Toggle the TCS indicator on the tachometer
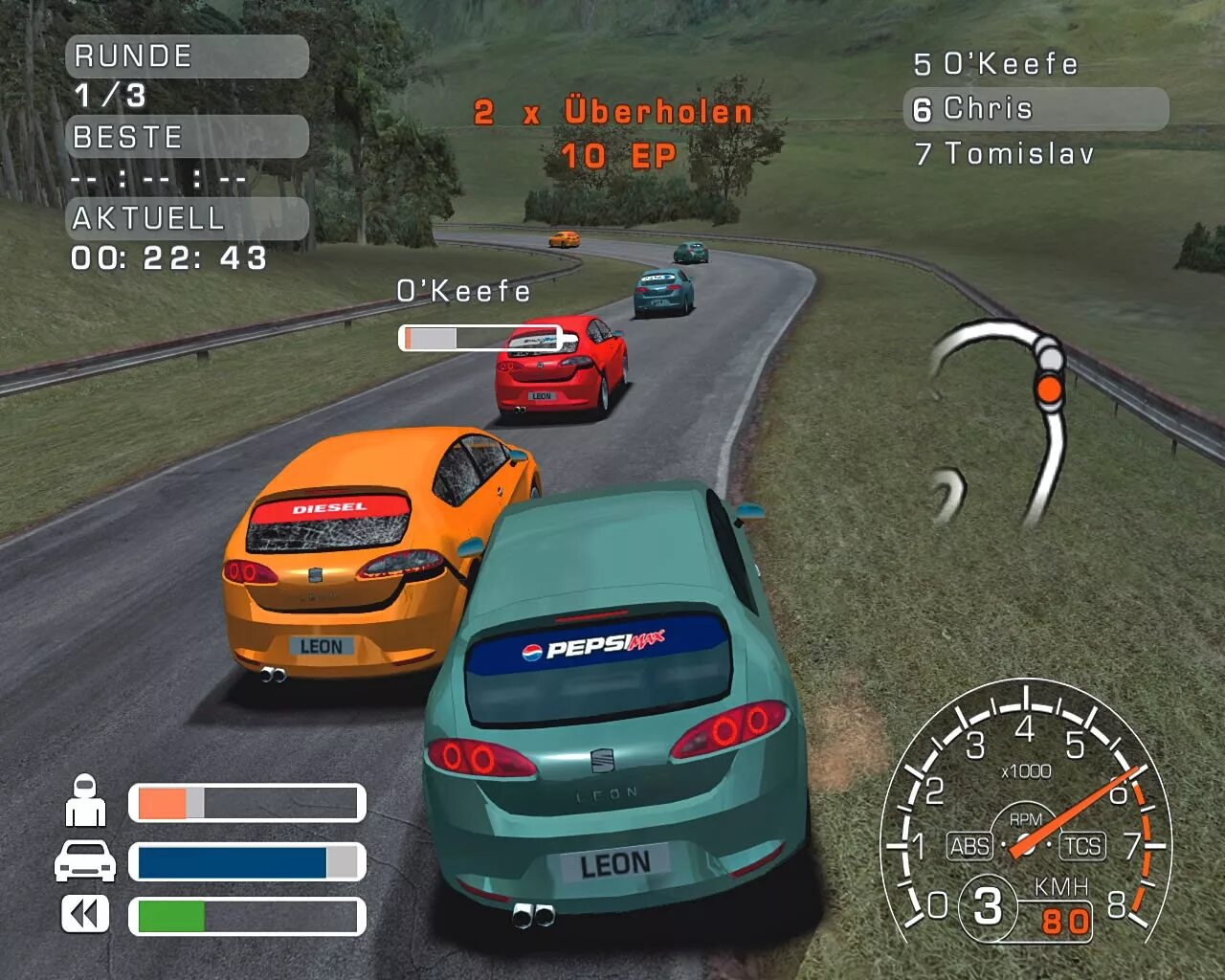1225x980 pixels. [1082, 846]
